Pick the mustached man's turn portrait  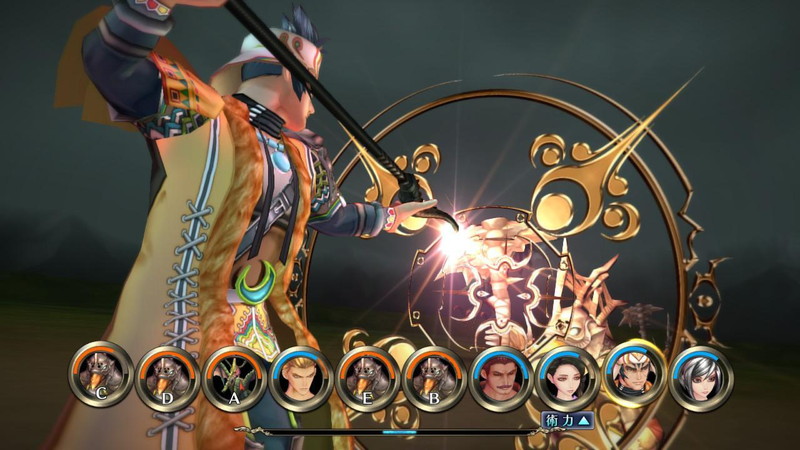click(x=502, y=378)
